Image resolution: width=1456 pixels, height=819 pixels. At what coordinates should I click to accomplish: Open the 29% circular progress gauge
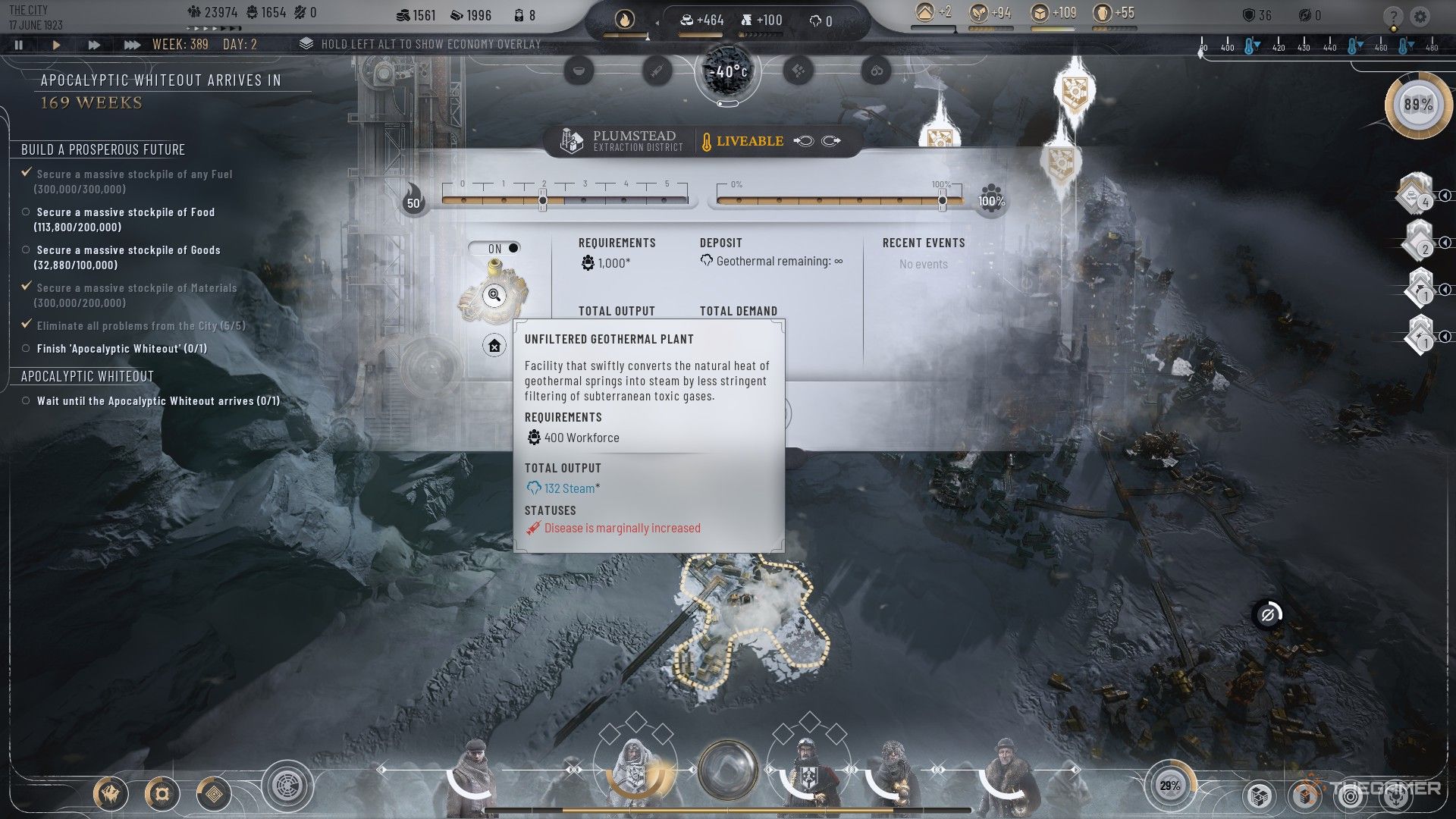click(x=1169, y=786)
